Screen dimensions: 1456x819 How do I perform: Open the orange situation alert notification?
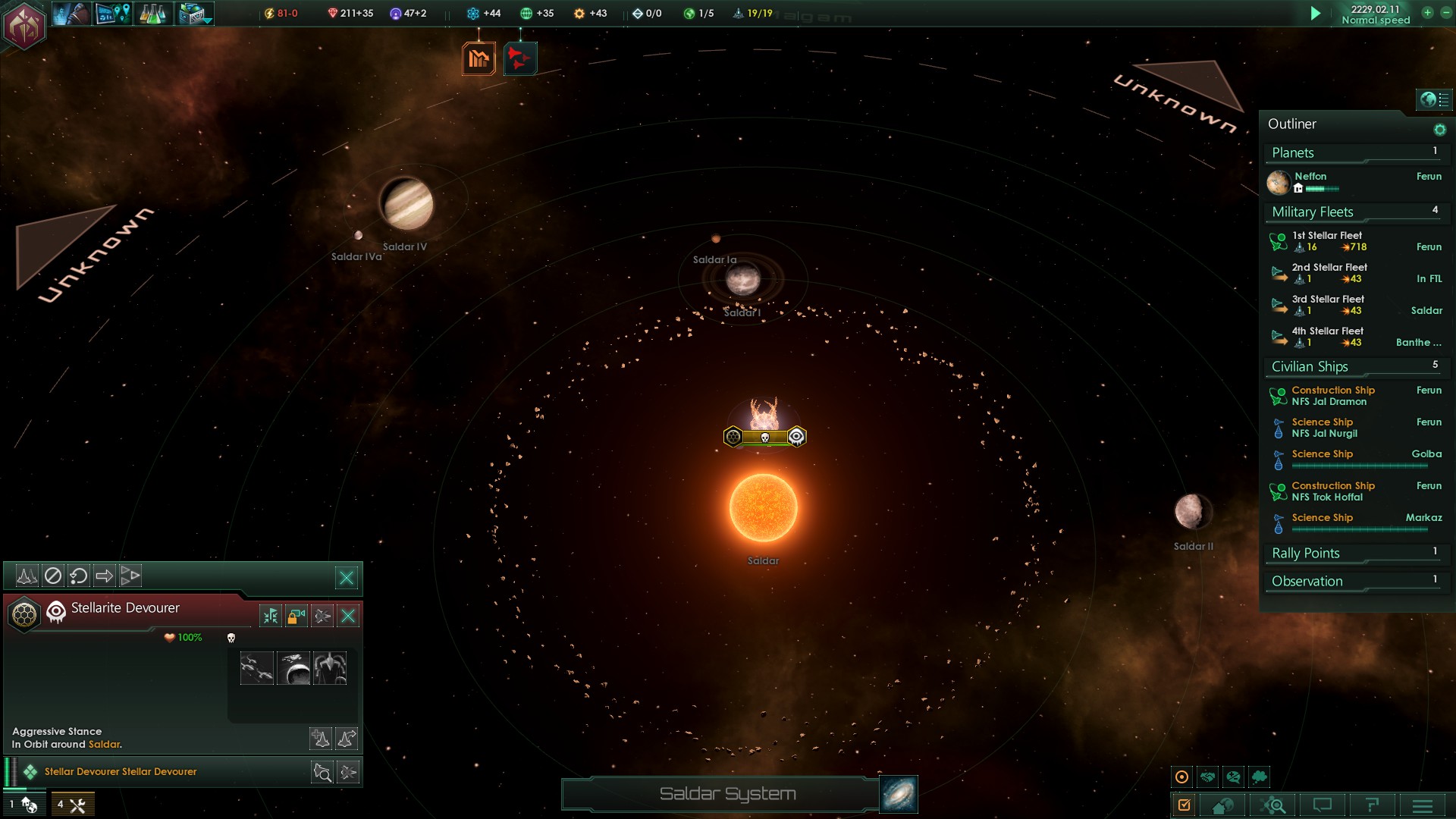[479, 58]
